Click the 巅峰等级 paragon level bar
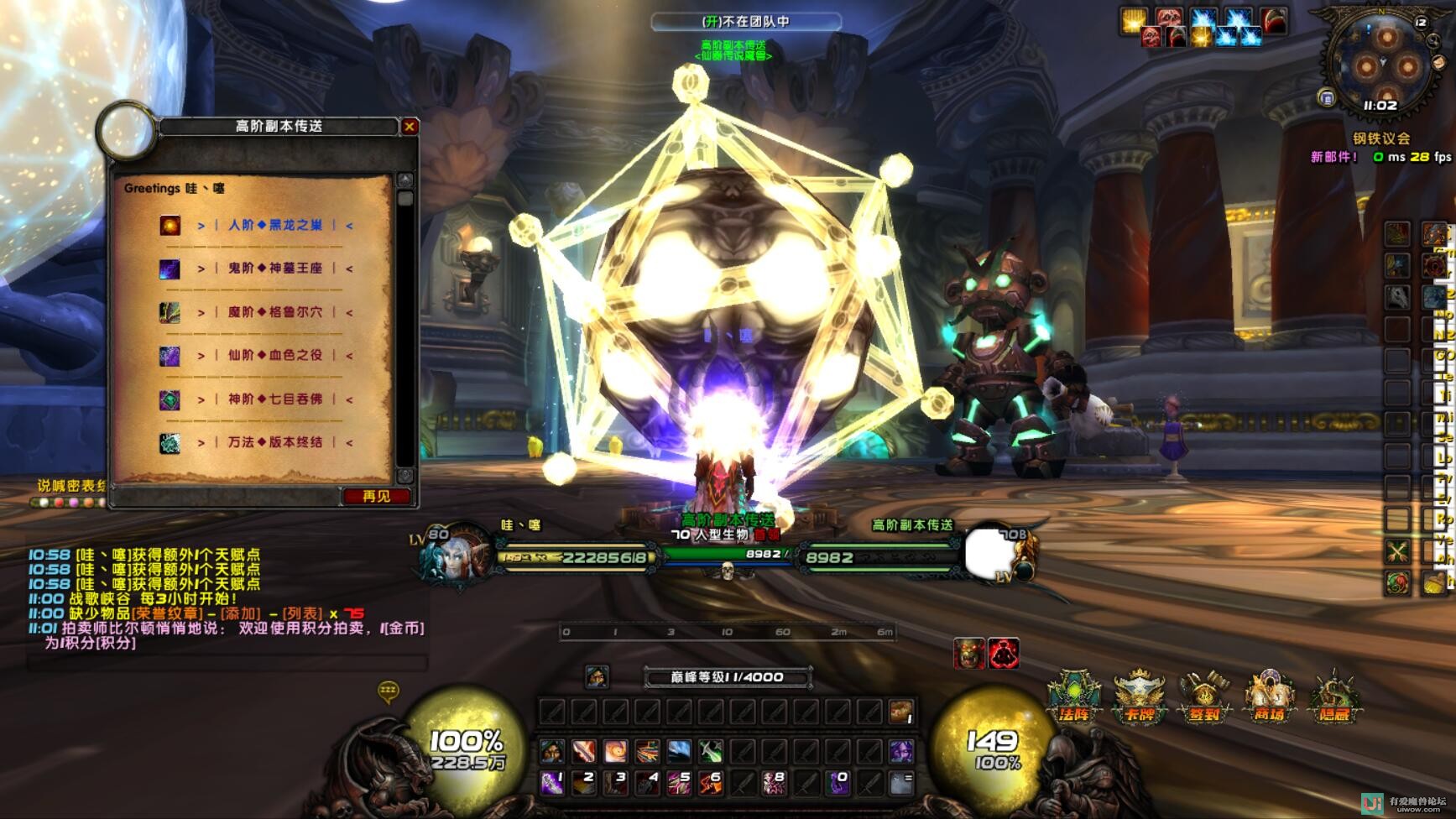The width and height of the screenshot is (1456, 819). click(x=727, y=677)
